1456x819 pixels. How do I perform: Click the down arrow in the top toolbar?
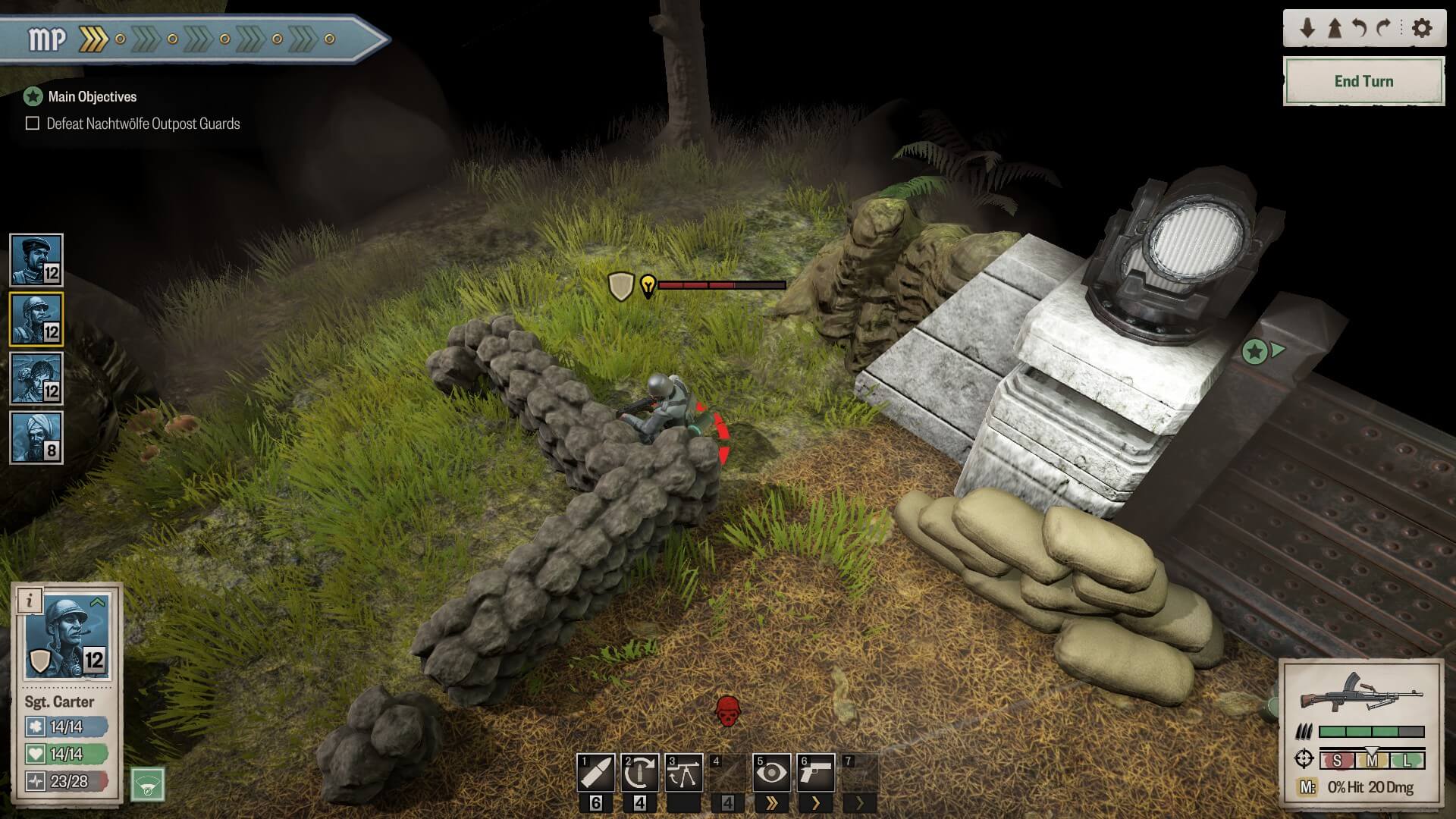click(x=1307, y=28)
